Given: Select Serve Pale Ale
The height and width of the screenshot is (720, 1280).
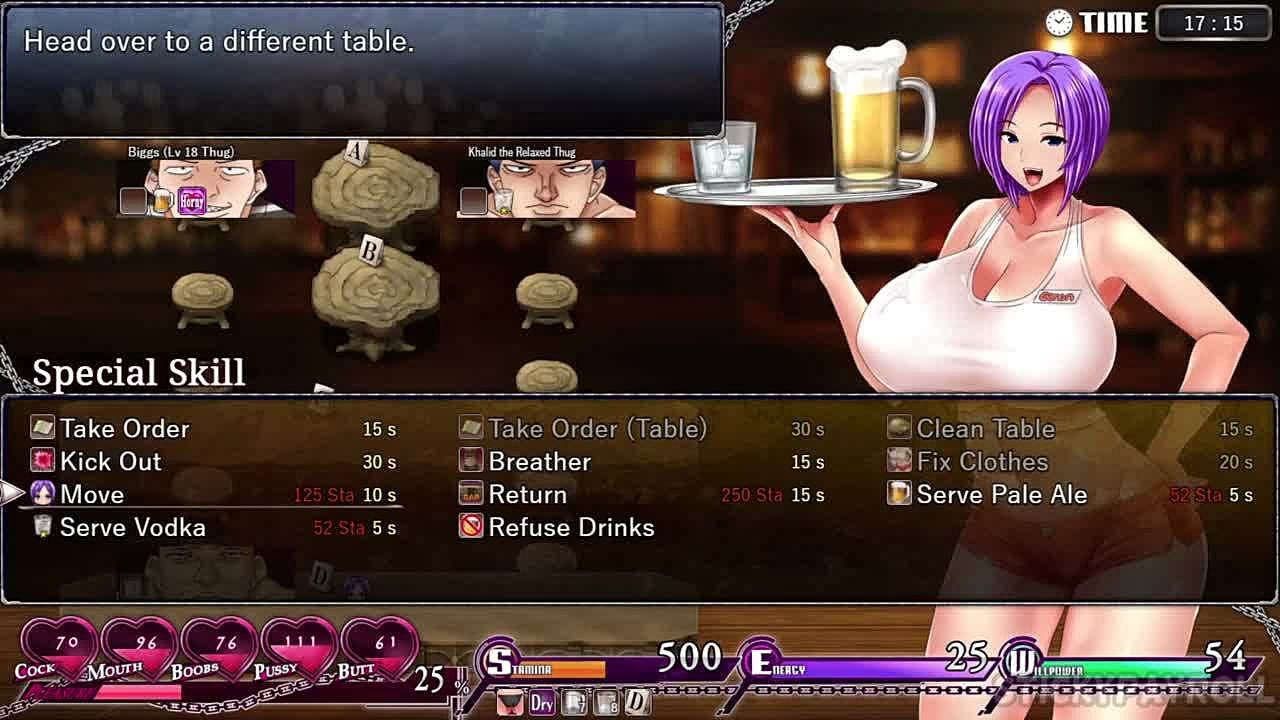Looking at the screenshot, I should pyautogui.click(x=1001, y=495).
